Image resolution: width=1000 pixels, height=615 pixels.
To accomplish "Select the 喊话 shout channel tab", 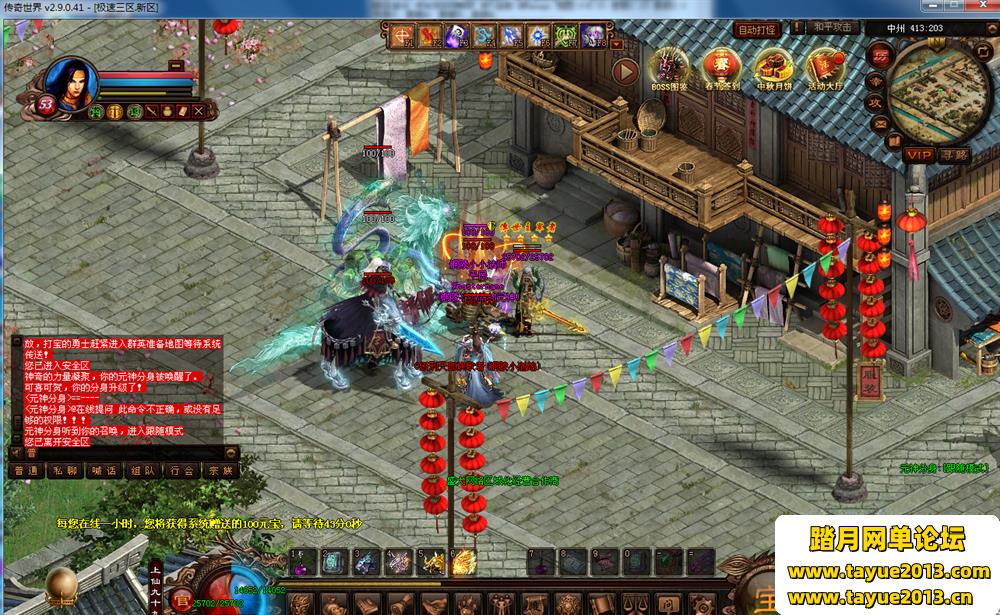I will [x=104, y=470].
